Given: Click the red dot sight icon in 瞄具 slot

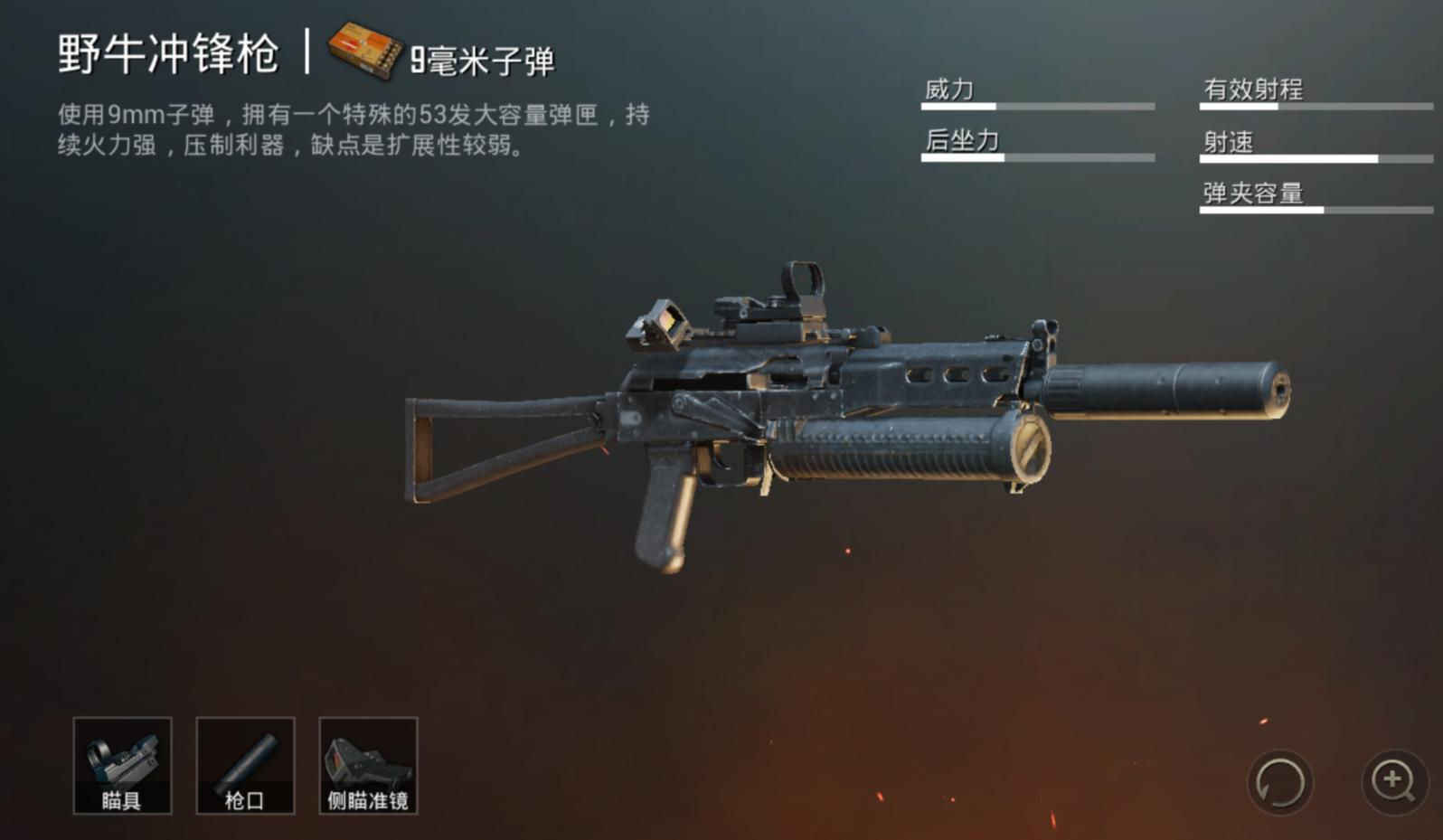Looking at the screenshot, I should (123, 760).
